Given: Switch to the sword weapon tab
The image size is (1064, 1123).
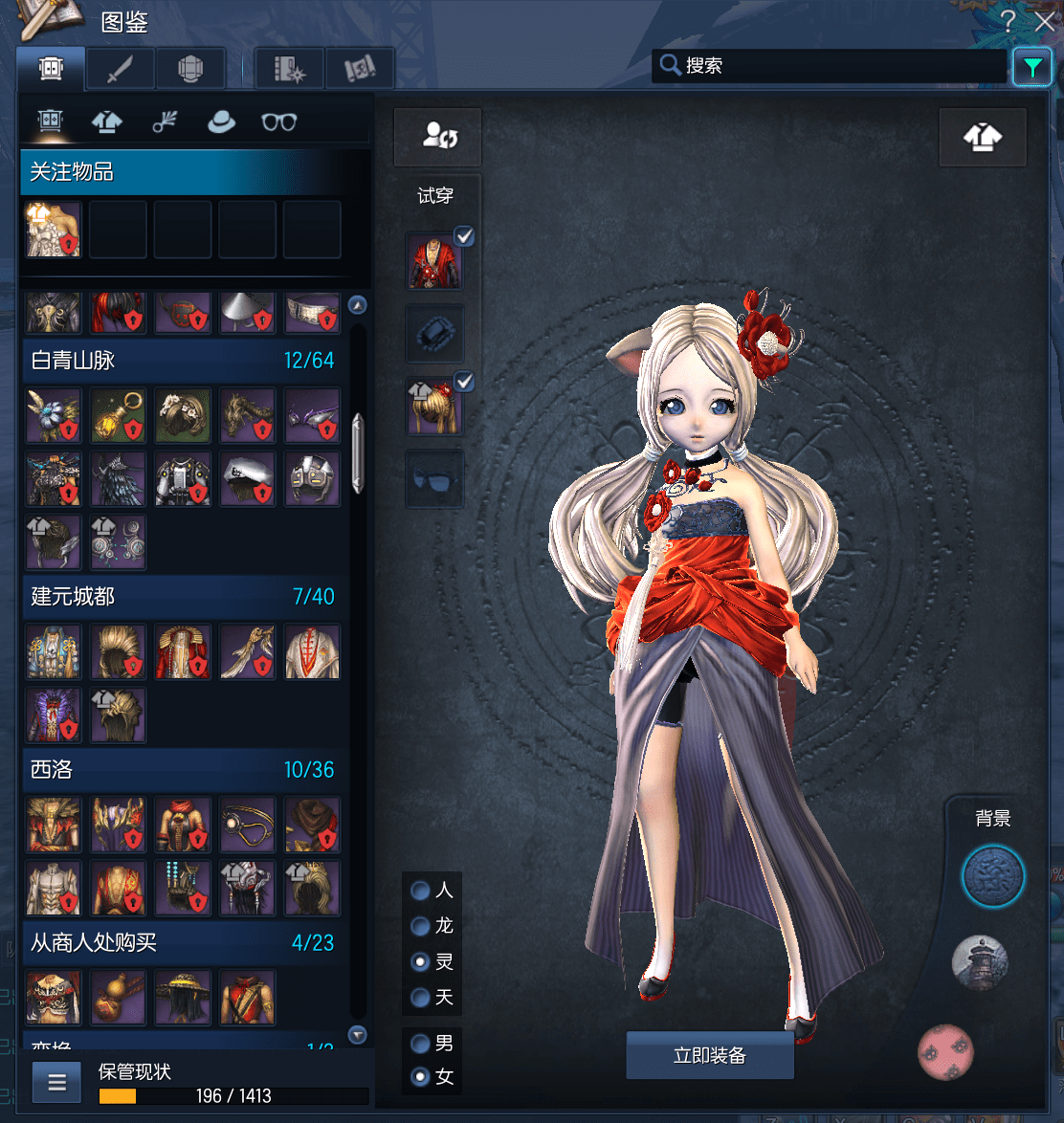Looking at the screenshot, I should click(x=121, y=69).
